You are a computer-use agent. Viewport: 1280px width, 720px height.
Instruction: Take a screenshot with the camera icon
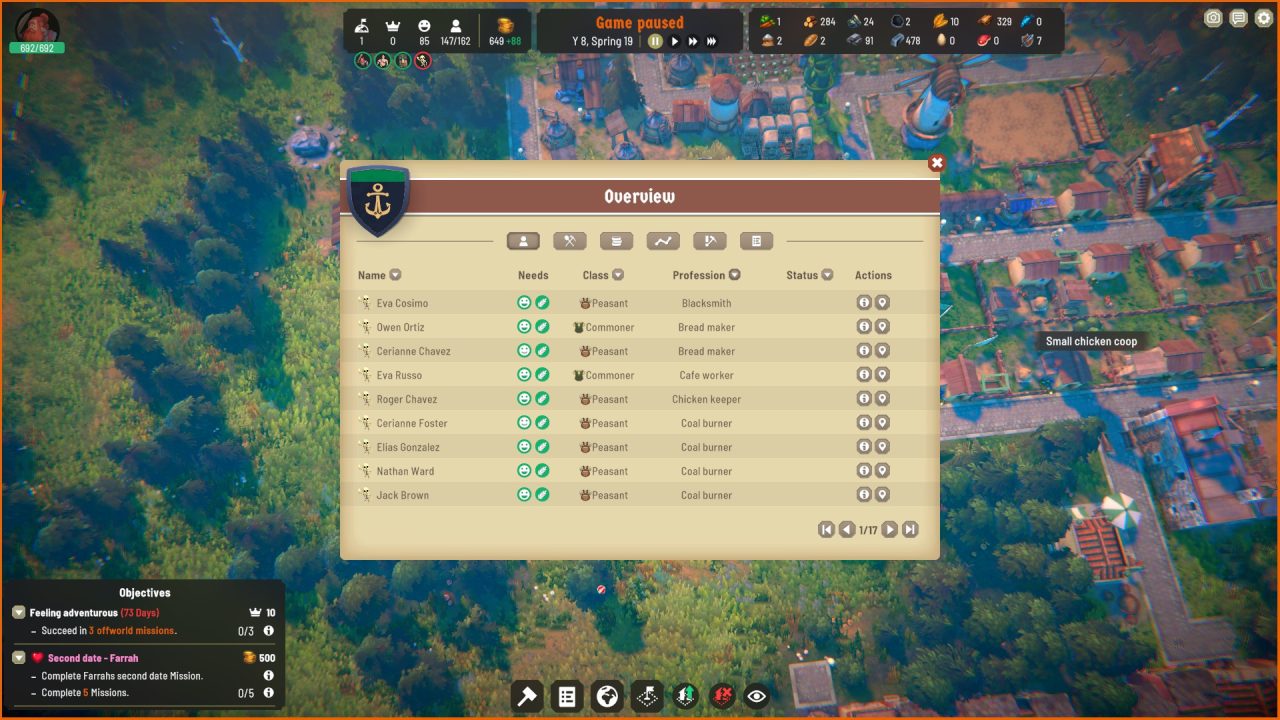[x=1213, y=18]
